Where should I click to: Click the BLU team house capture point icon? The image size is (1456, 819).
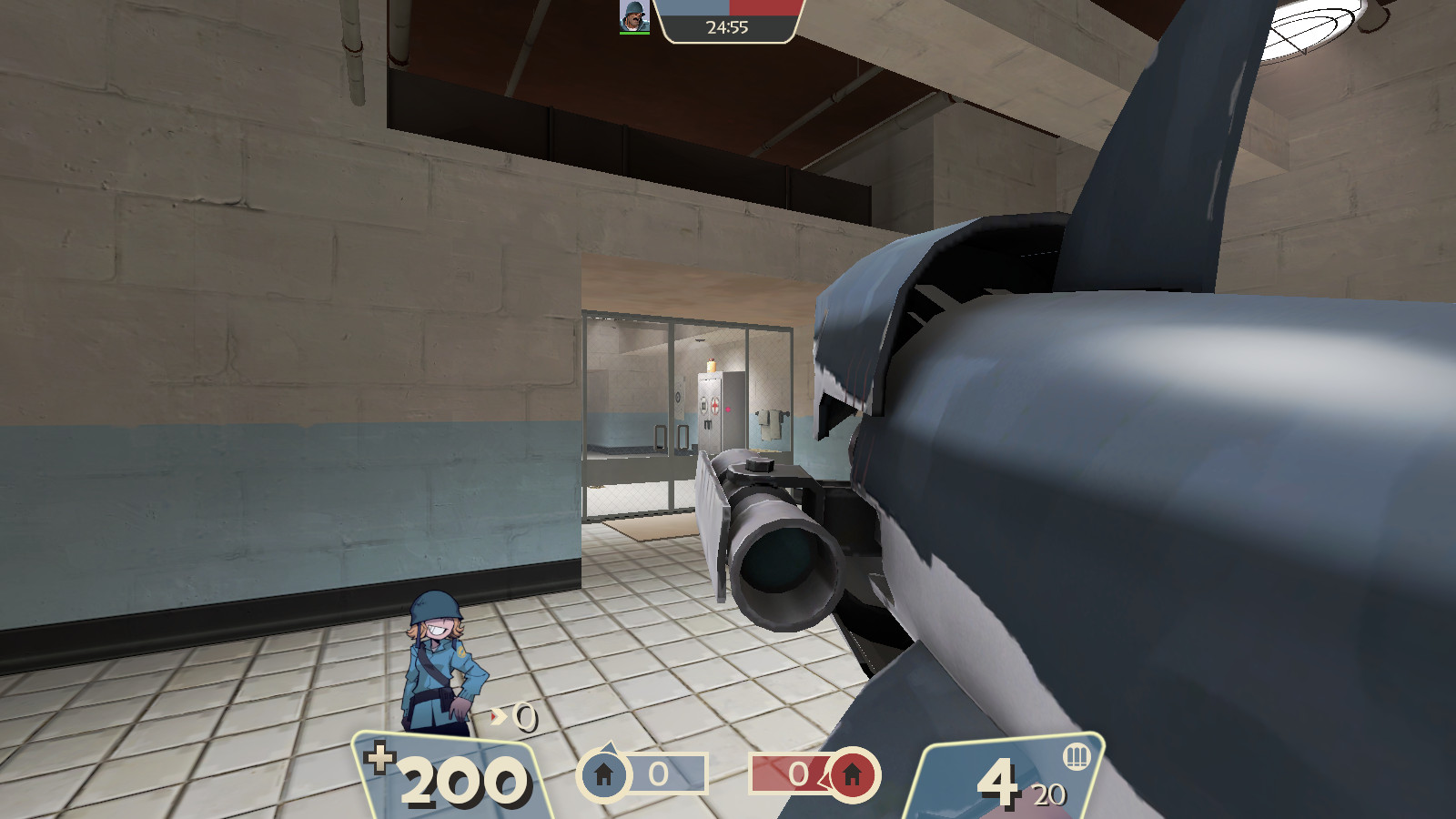point(602,773)
